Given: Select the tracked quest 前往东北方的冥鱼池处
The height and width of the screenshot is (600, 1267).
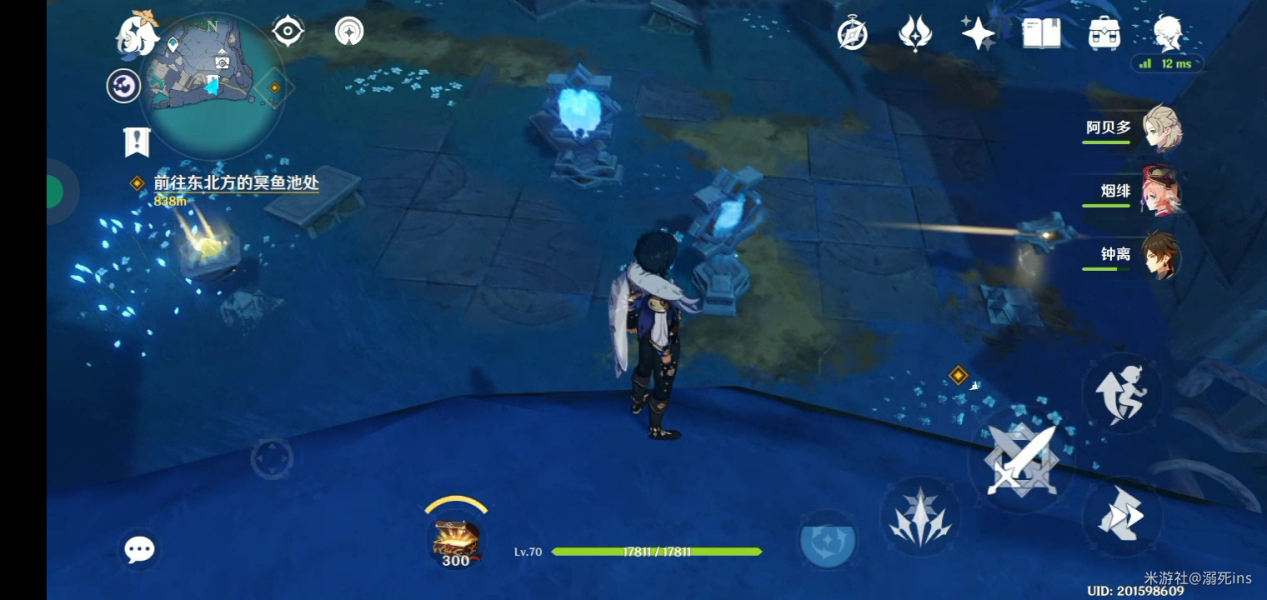Looking at the screenshot, I should 236,184.
